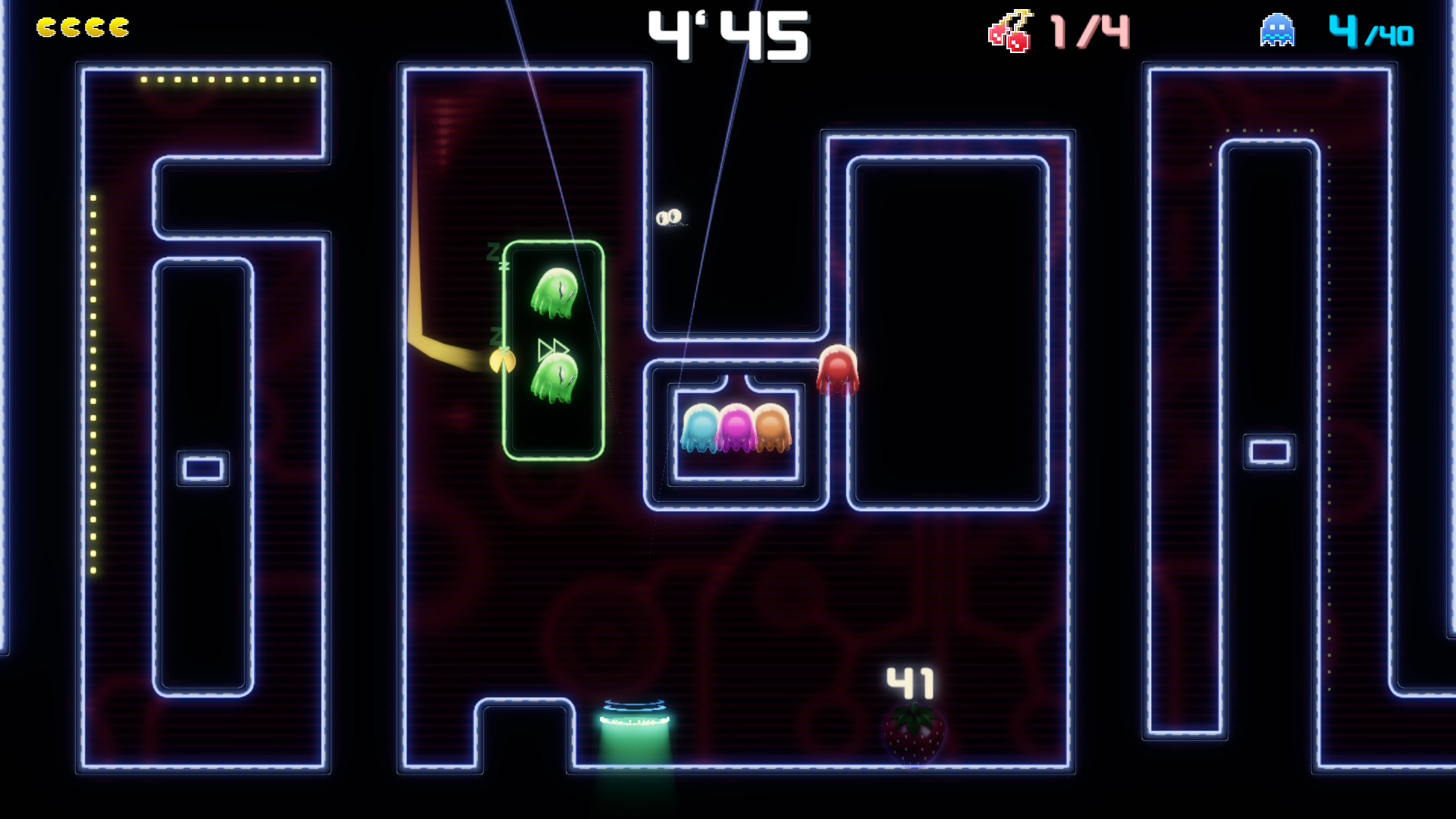Click the Zz sleep indicator beside the green box

(497, 258)
